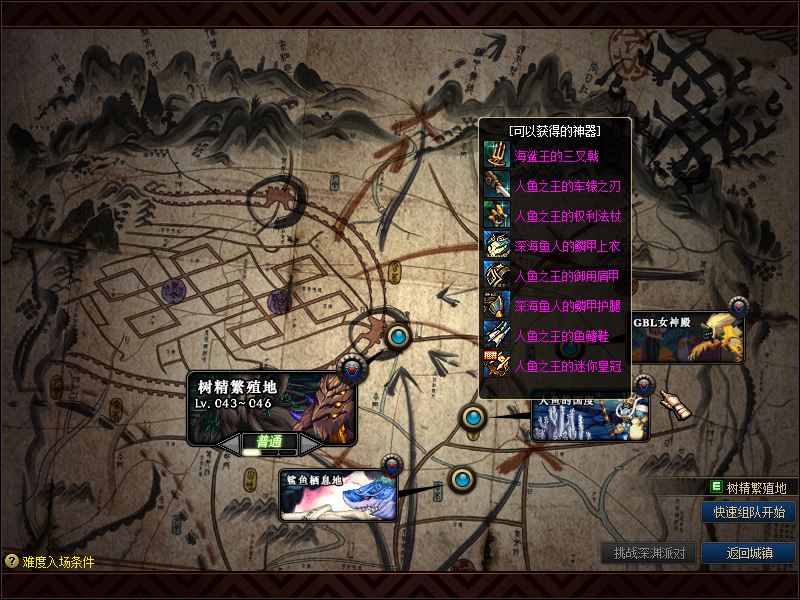Return to town via 返回城镇

[x=749, y=553]
